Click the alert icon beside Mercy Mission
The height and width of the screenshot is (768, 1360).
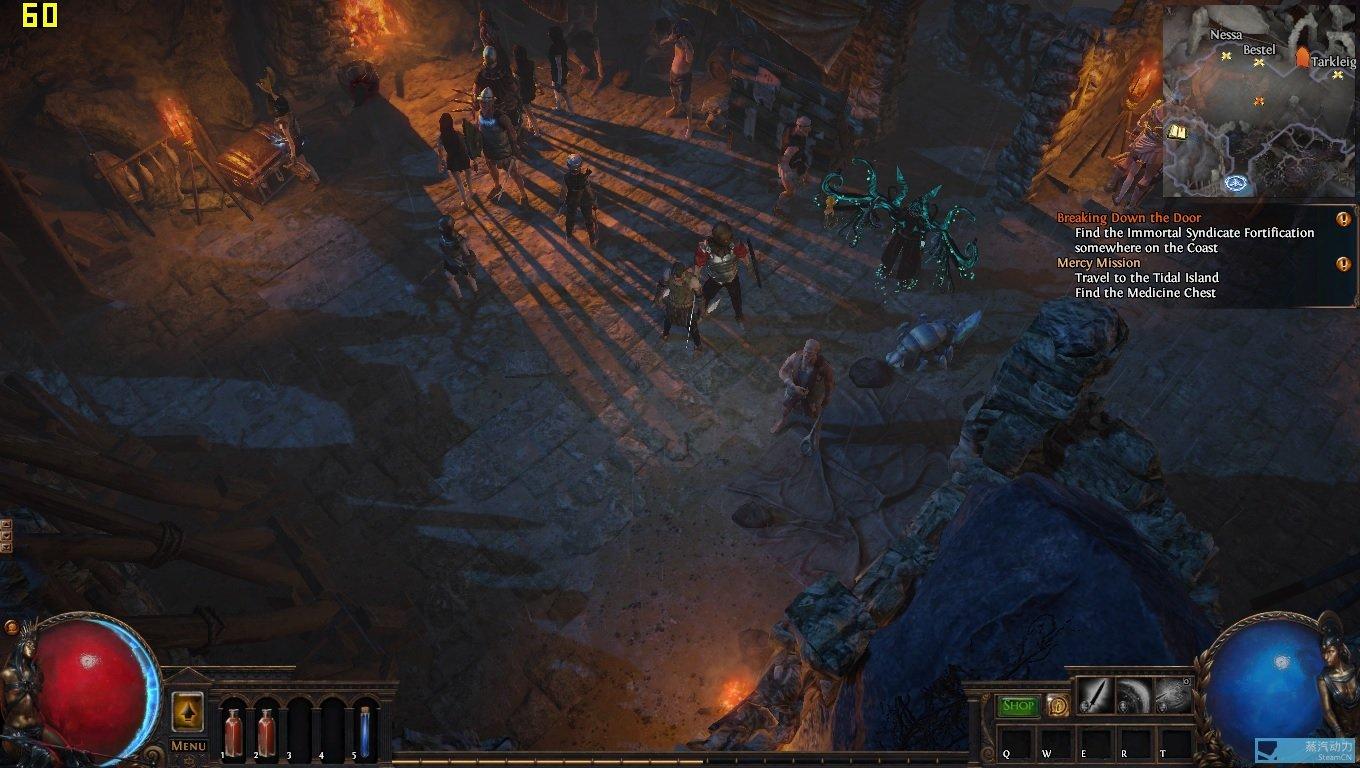1343,264
